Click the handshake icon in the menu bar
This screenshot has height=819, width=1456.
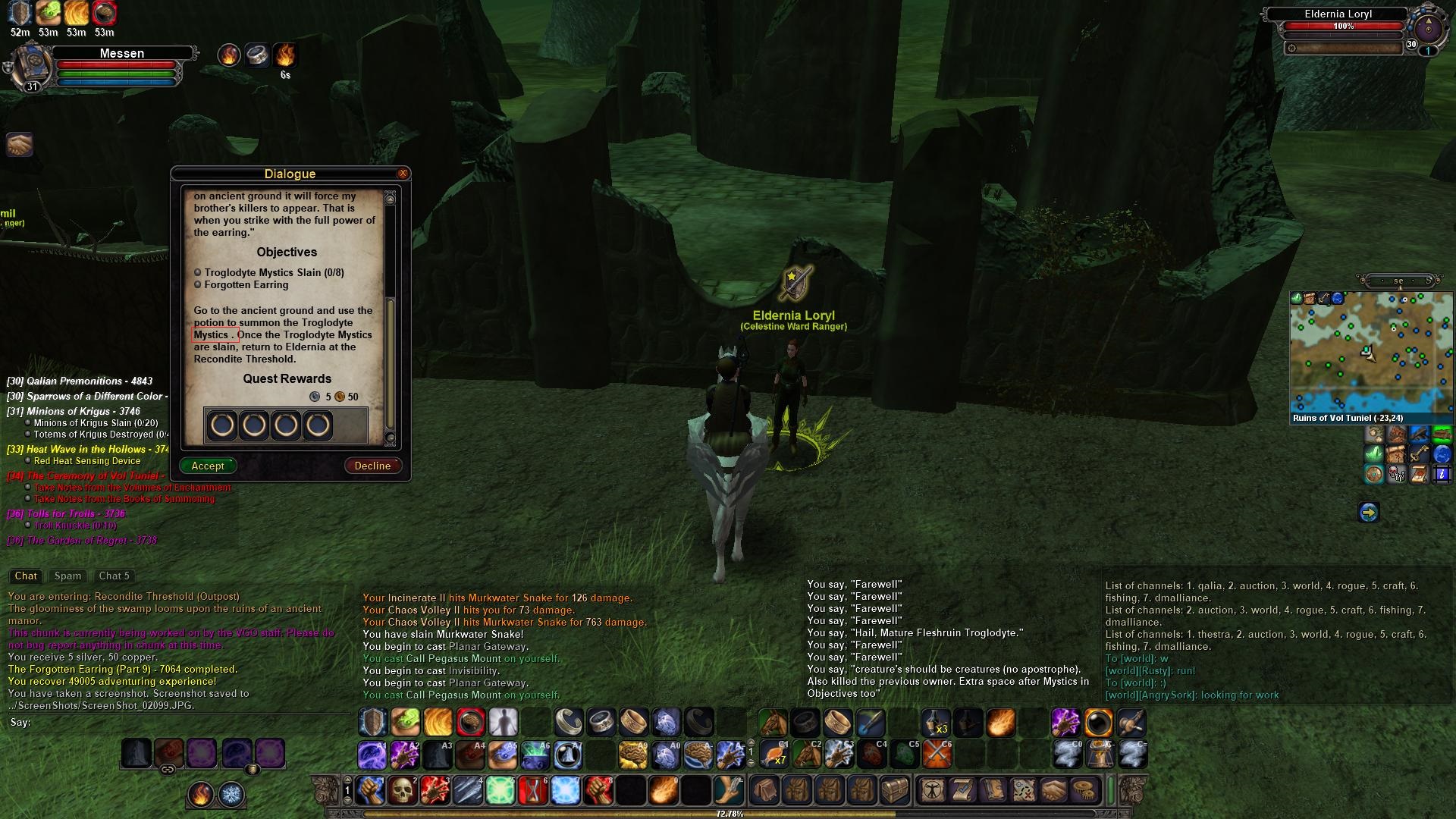click(x=1055, y=790)
